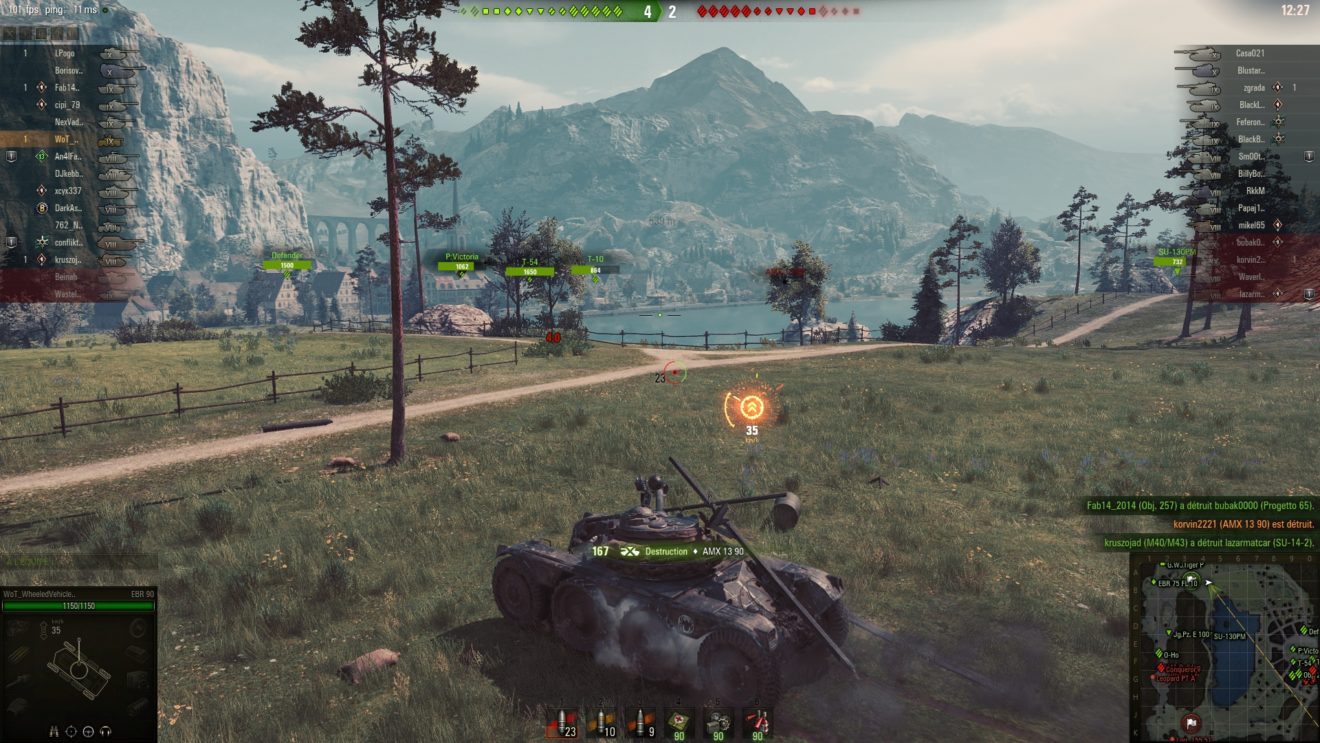The height and width of the screenshot is (743, 1320).
Task: Click cipi_79 in the allied roster
Action: pos(66,105)
